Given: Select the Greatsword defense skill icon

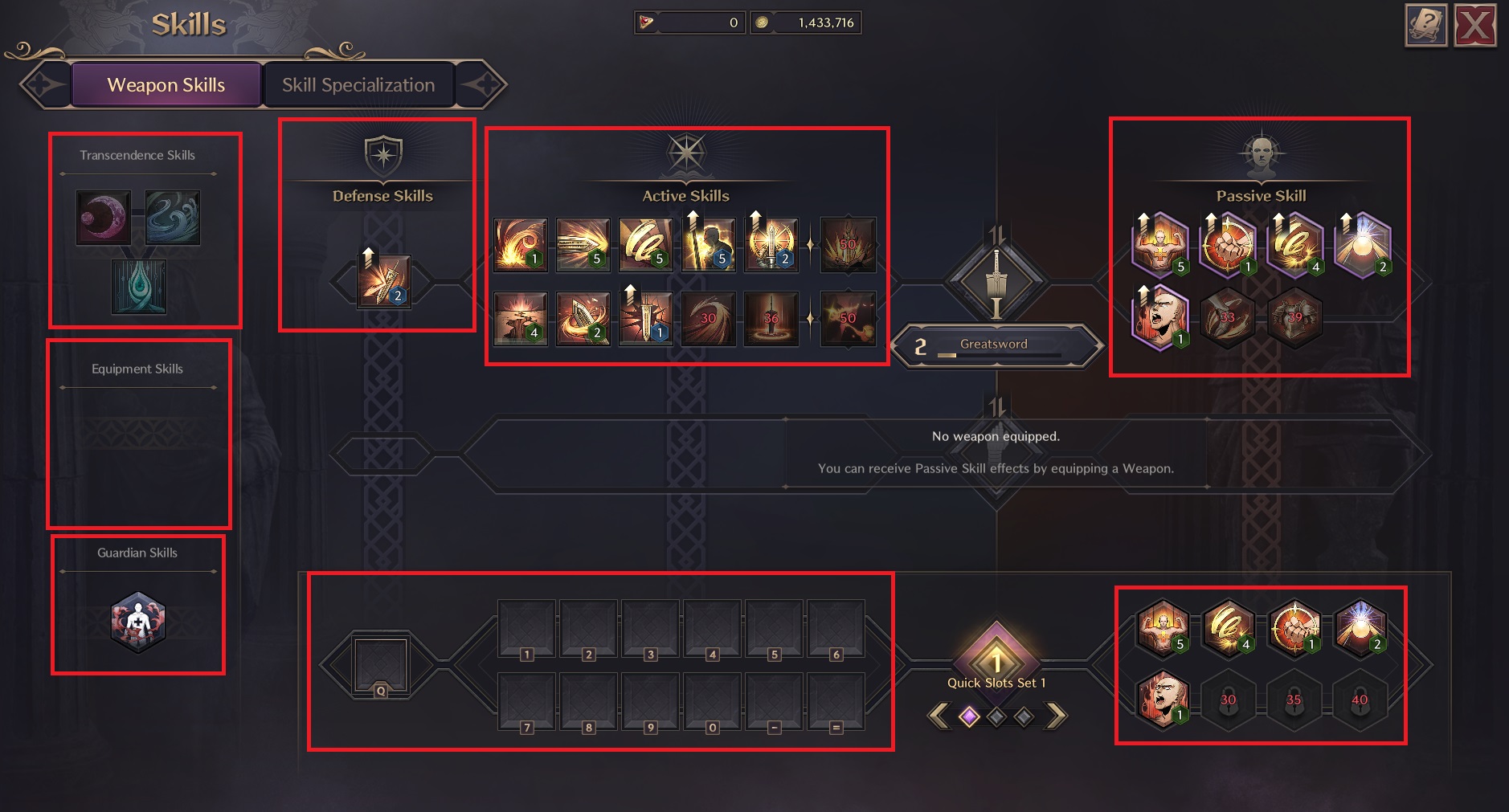Looking at the screenshot, I should (x=383, y=281).
